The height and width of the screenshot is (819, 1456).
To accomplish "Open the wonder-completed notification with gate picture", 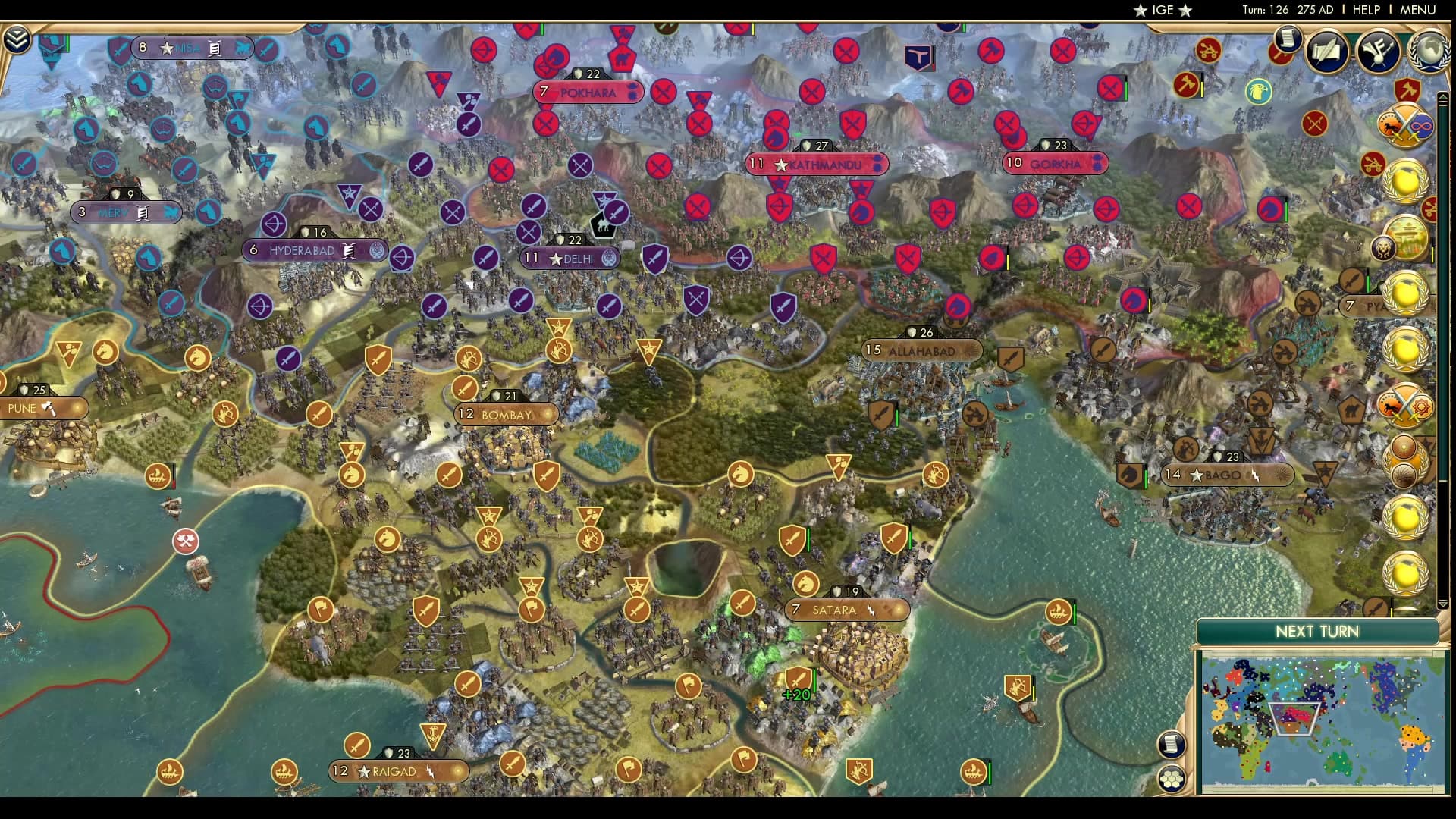I will pyautogui.click(x=1407, y=235).
